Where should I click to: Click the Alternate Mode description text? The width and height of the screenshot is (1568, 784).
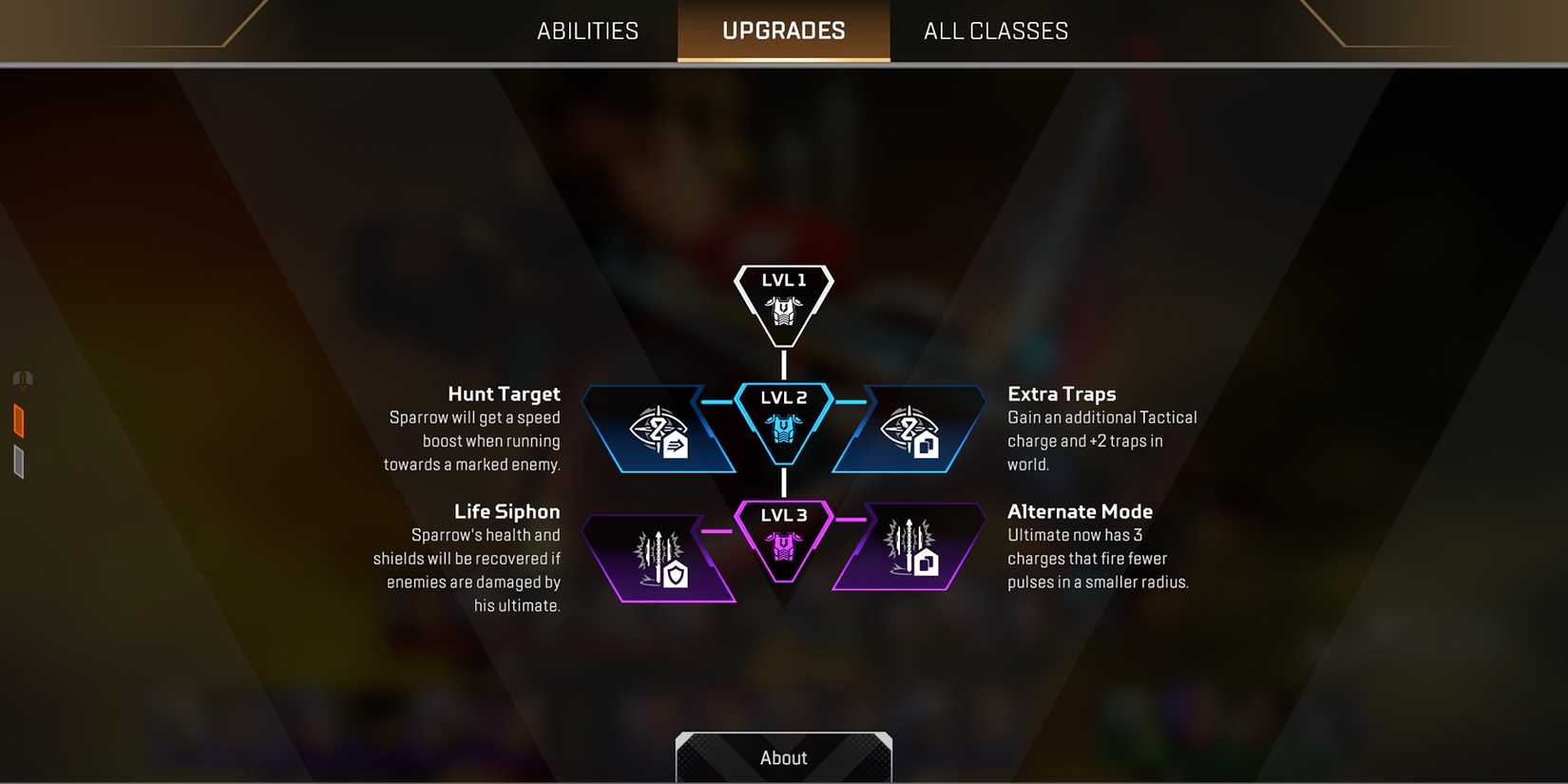click(x=1098, y=559)
